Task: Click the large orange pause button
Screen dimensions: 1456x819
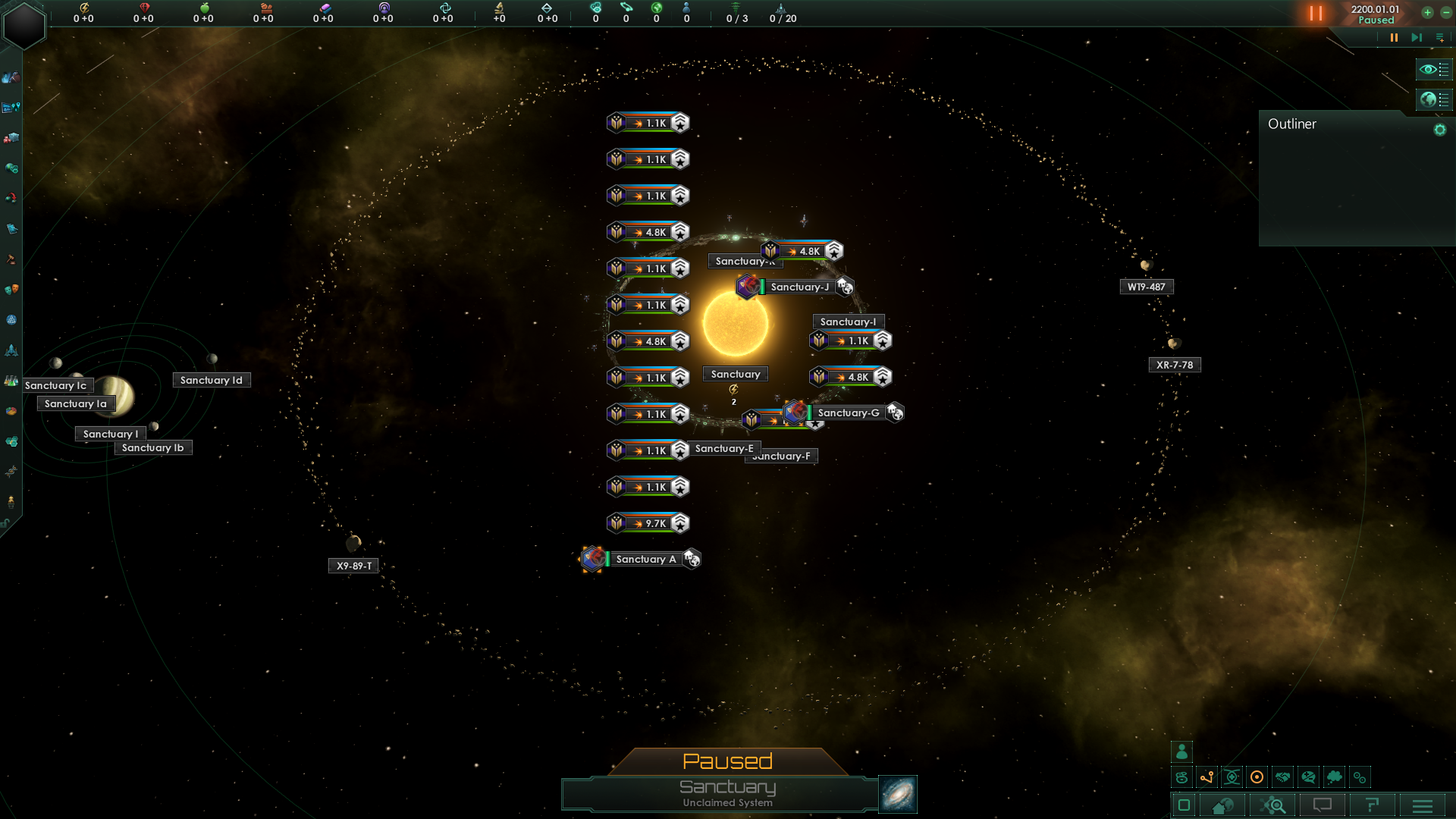Action: point(1316,13)
